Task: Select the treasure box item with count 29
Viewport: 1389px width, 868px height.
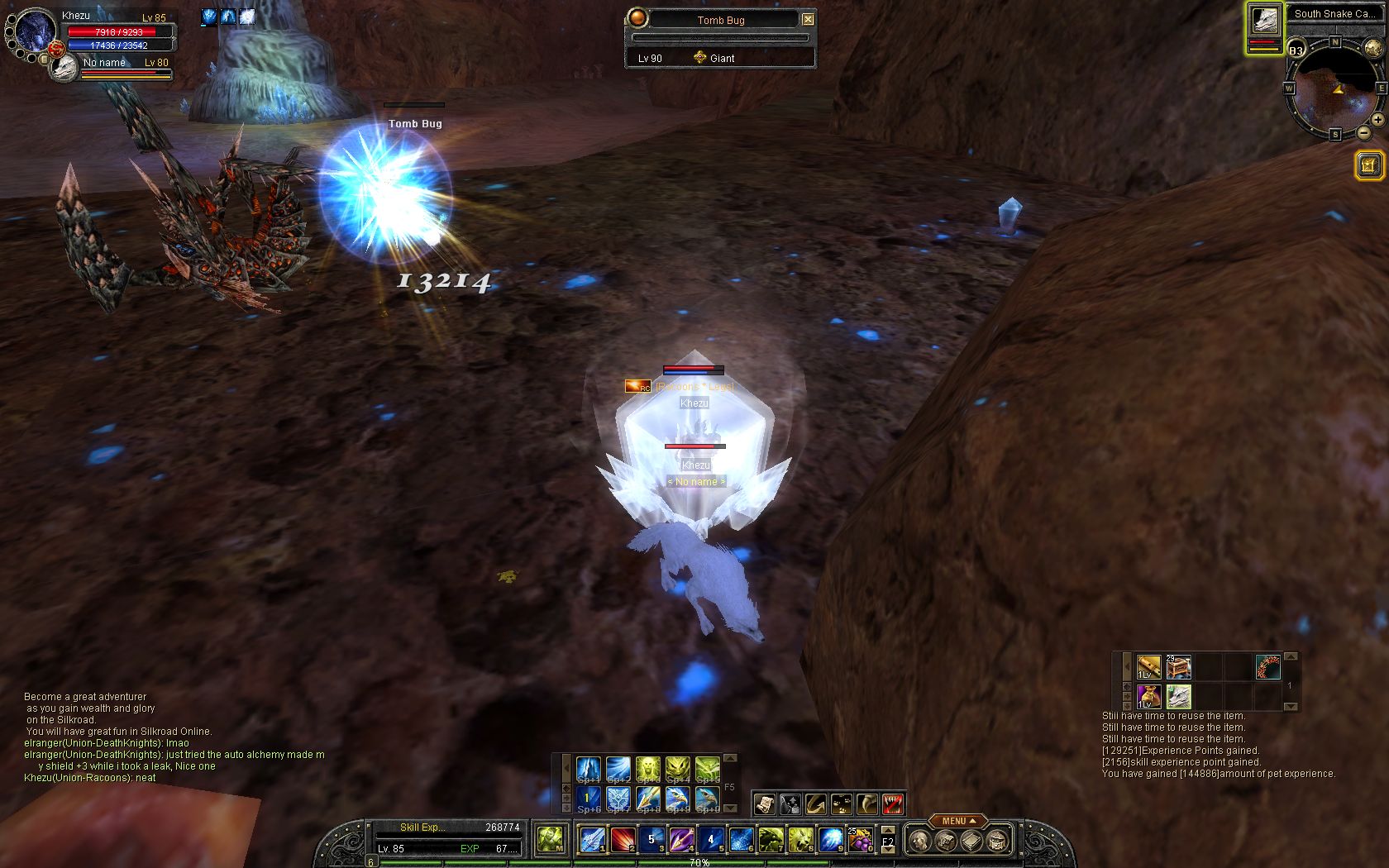Action: 1178,666
